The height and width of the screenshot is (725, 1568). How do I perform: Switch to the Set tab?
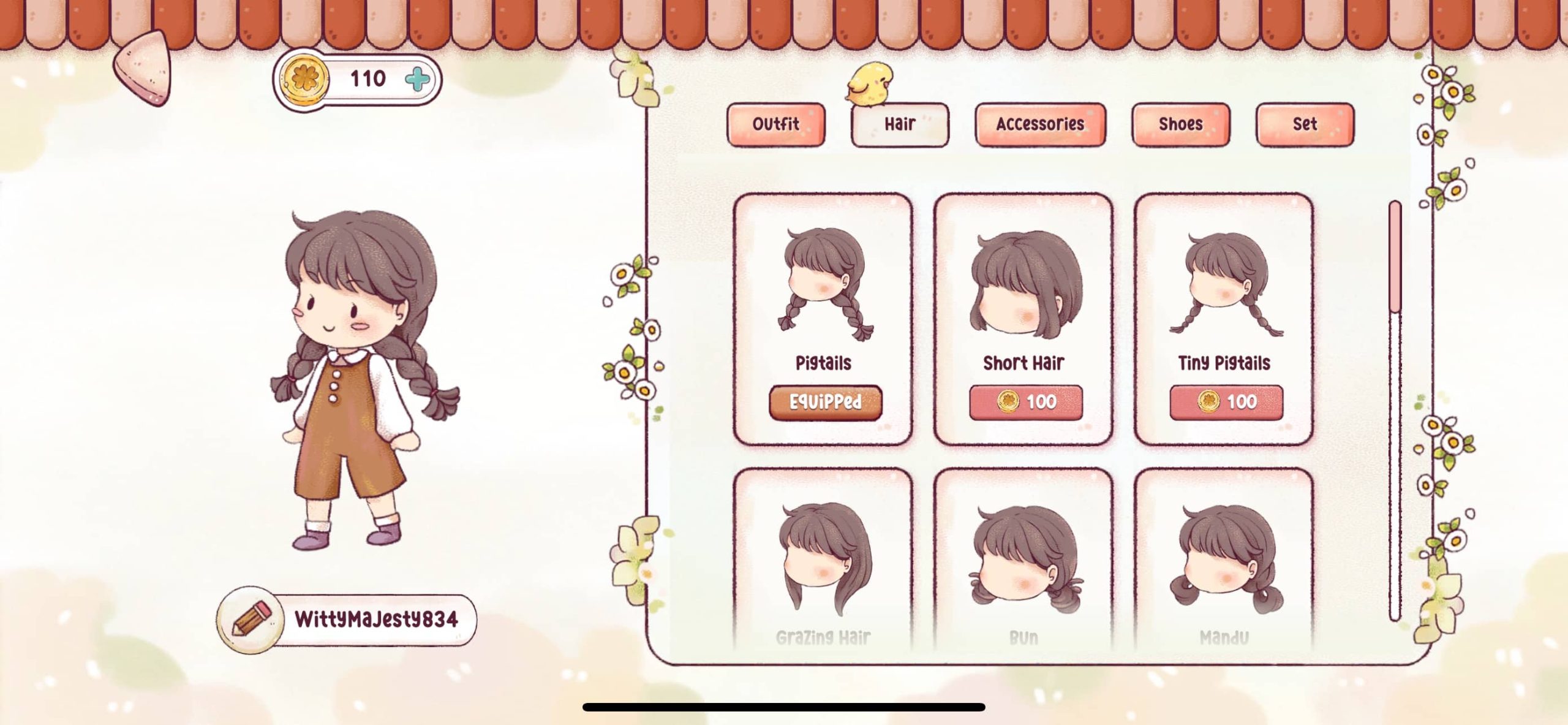(1305, 124)
